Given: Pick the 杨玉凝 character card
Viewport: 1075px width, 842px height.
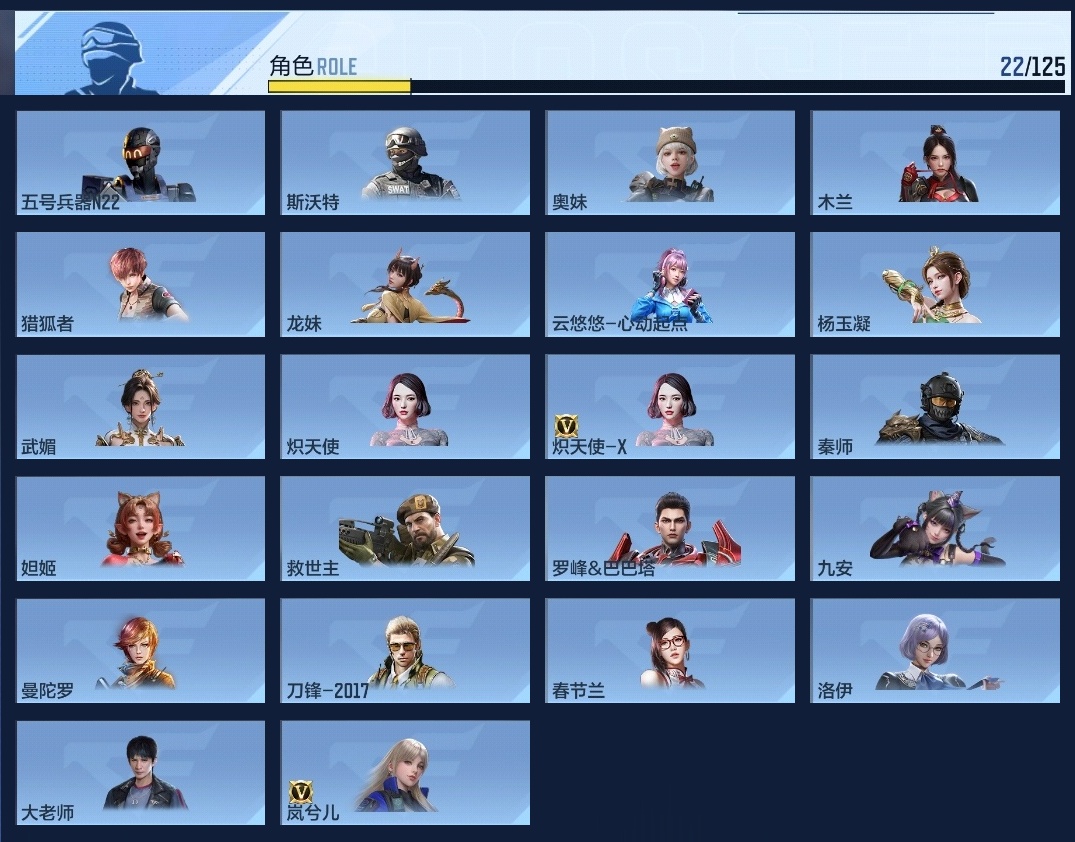Looking at the screenshot, I should pos(935,285).
